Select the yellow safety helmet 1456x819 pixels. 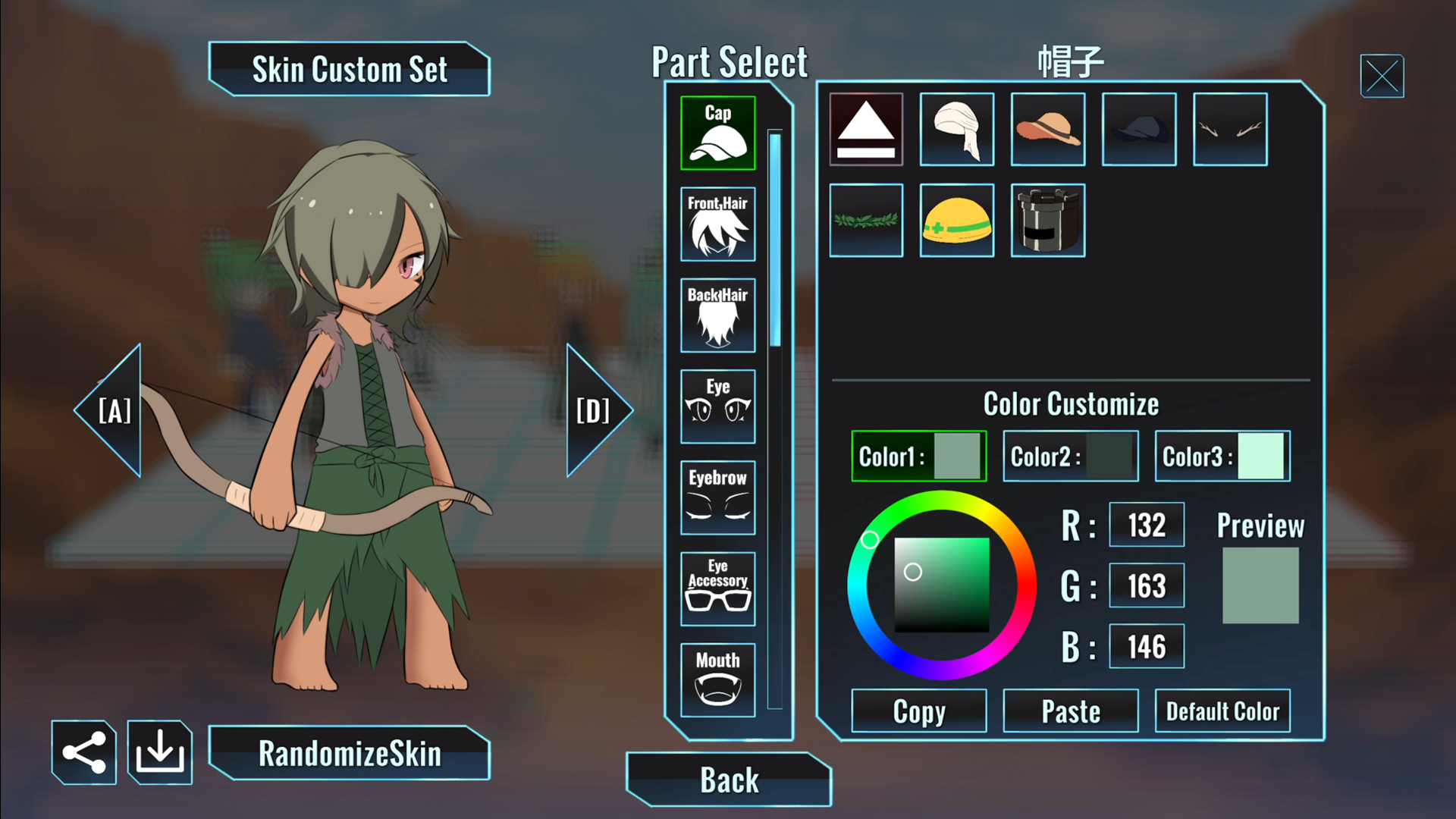pos(957,221)
